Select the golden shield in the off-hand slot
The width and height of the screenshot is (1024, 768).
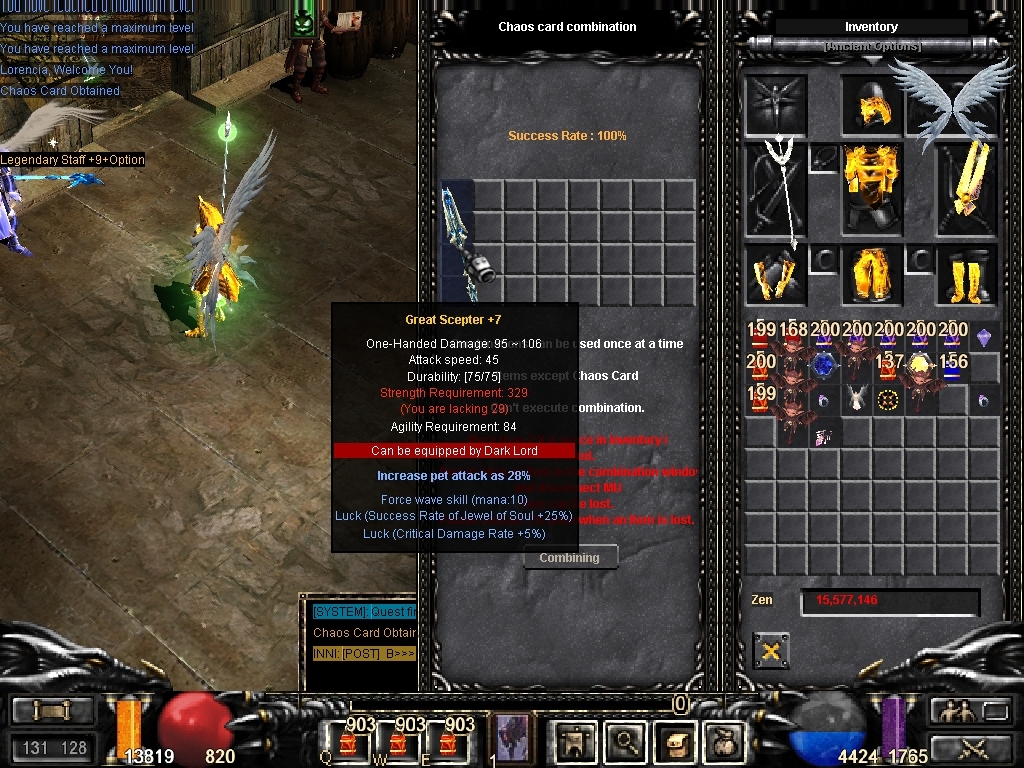click(x=966, y=188)
